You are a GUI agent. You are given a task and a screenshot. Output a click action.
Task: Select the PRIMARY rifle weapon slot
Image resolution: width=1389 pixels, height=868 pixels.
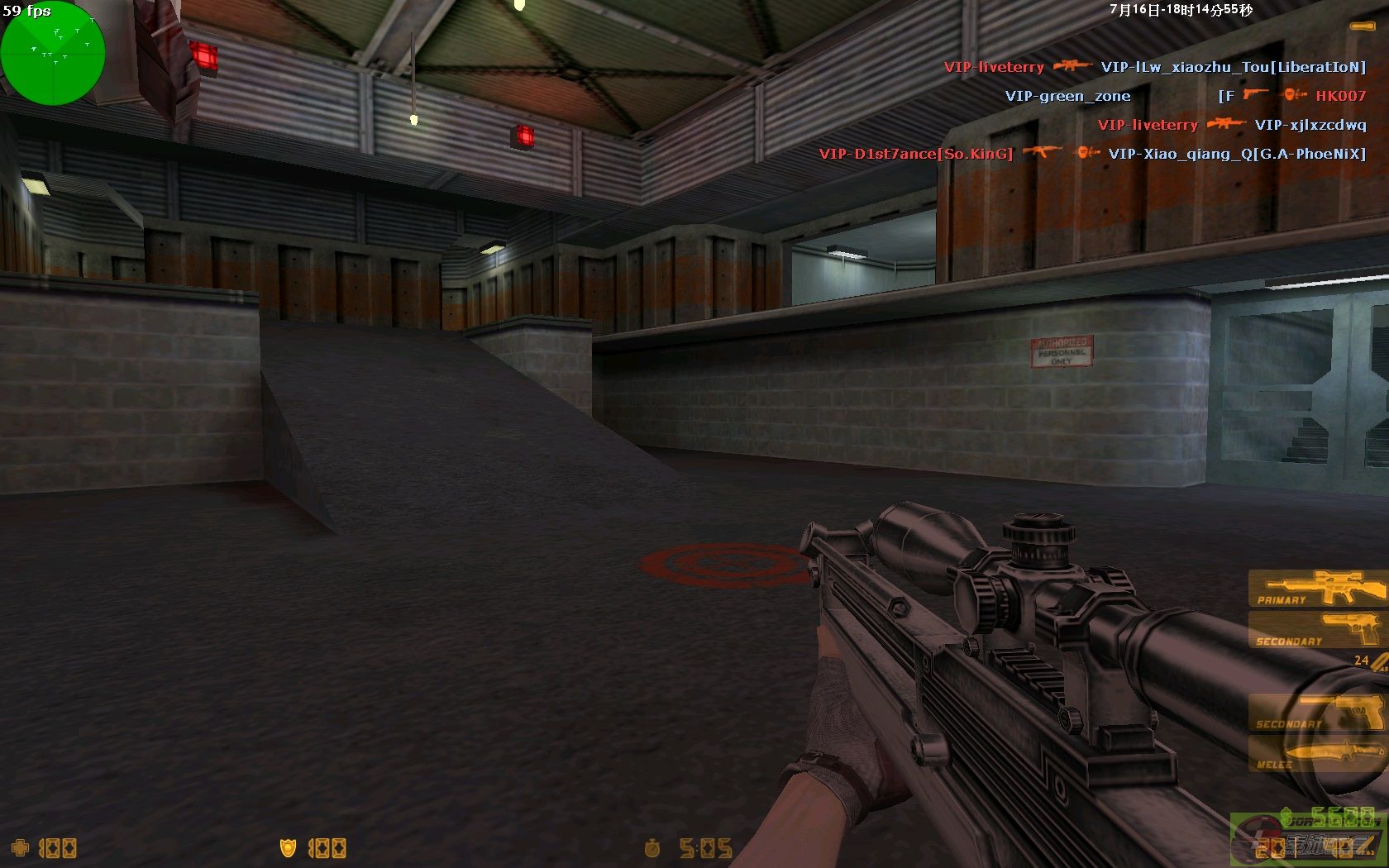click(1318, 589)
